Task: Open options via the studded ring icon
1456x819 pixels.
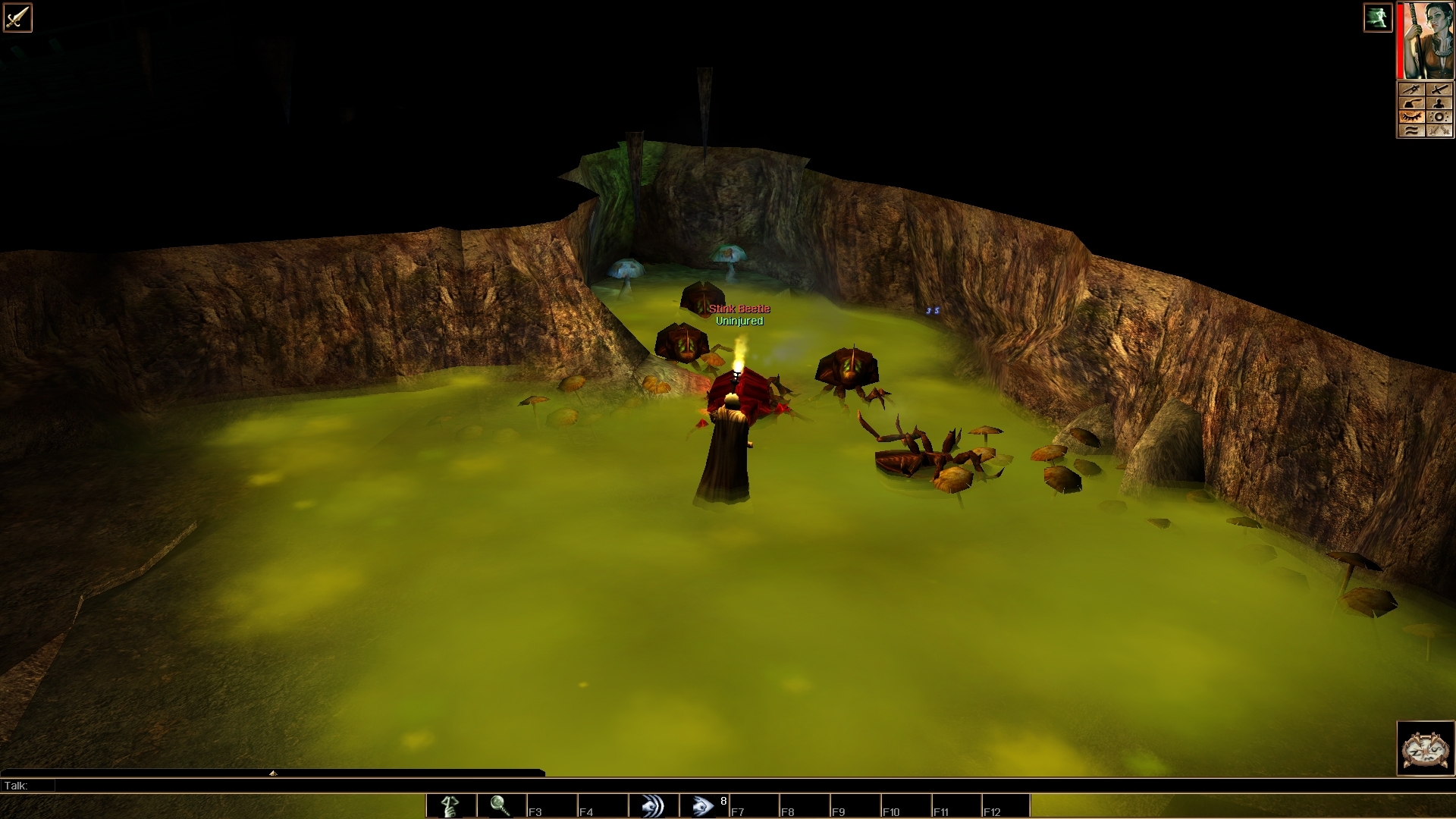Action: point(1439,116)
